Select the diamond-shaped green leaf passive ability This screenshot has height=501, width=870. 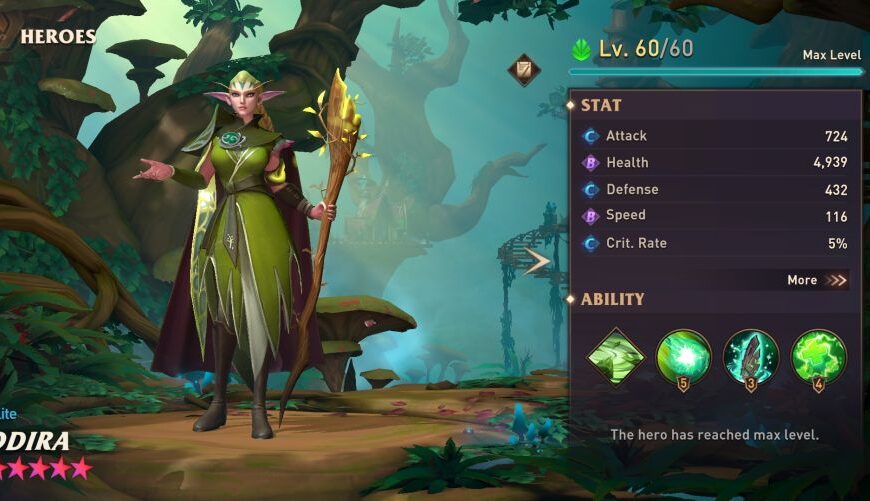point(615,356)
